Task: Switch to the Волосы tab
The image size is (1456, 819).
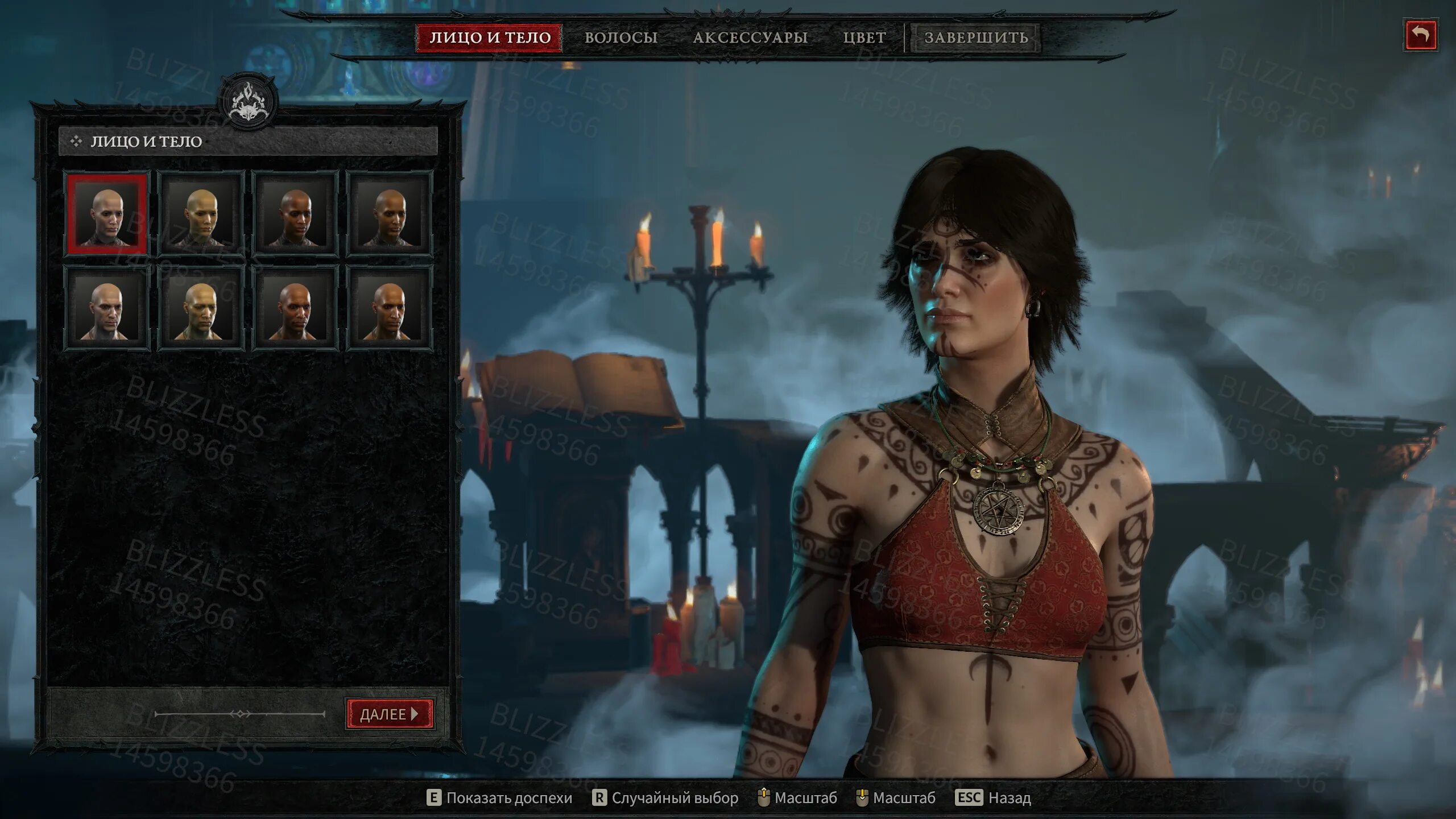Action: [x=621, y=38]
